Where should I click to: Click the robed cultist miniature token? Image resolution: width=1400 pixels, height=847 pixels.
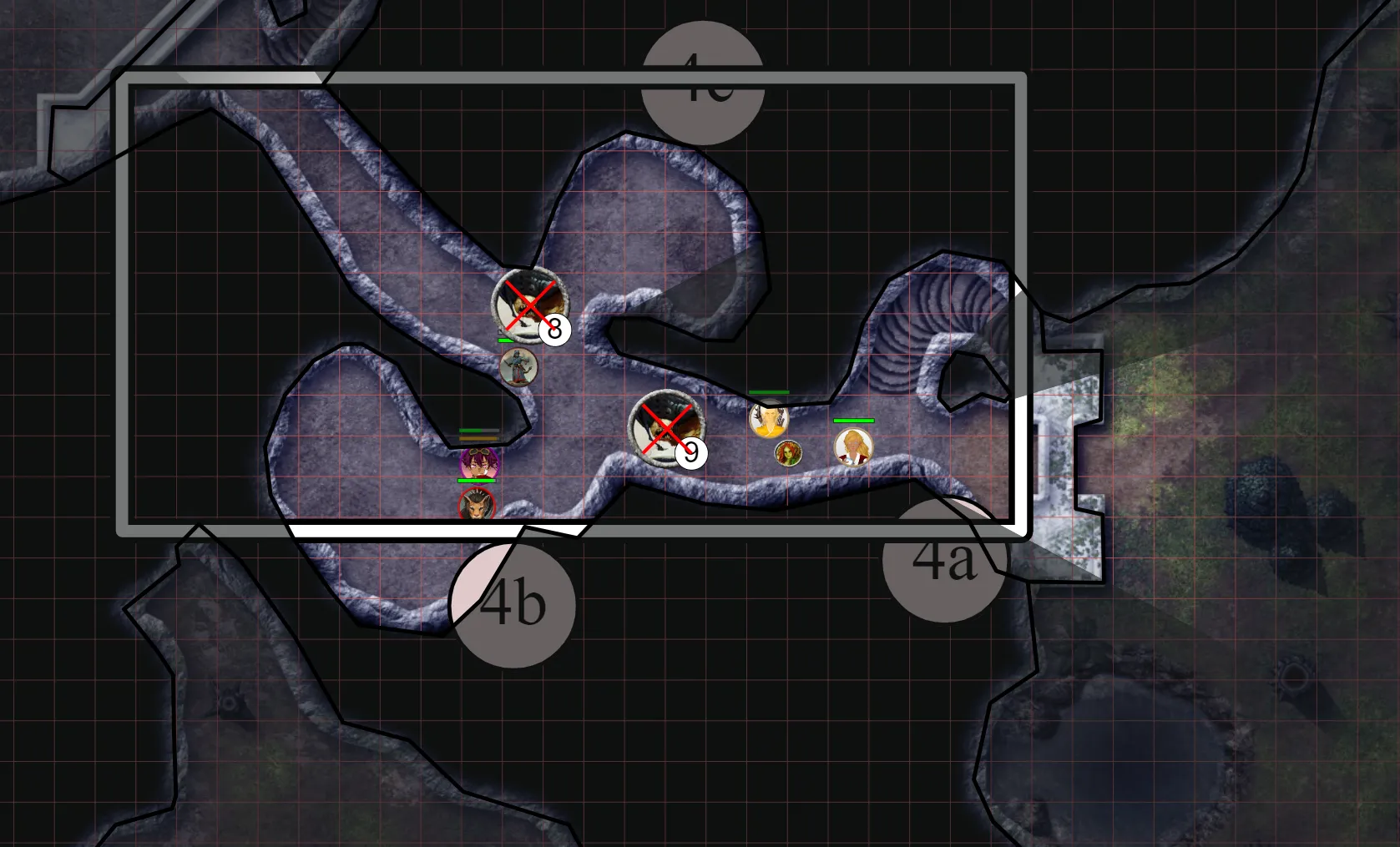pos(519,367)
